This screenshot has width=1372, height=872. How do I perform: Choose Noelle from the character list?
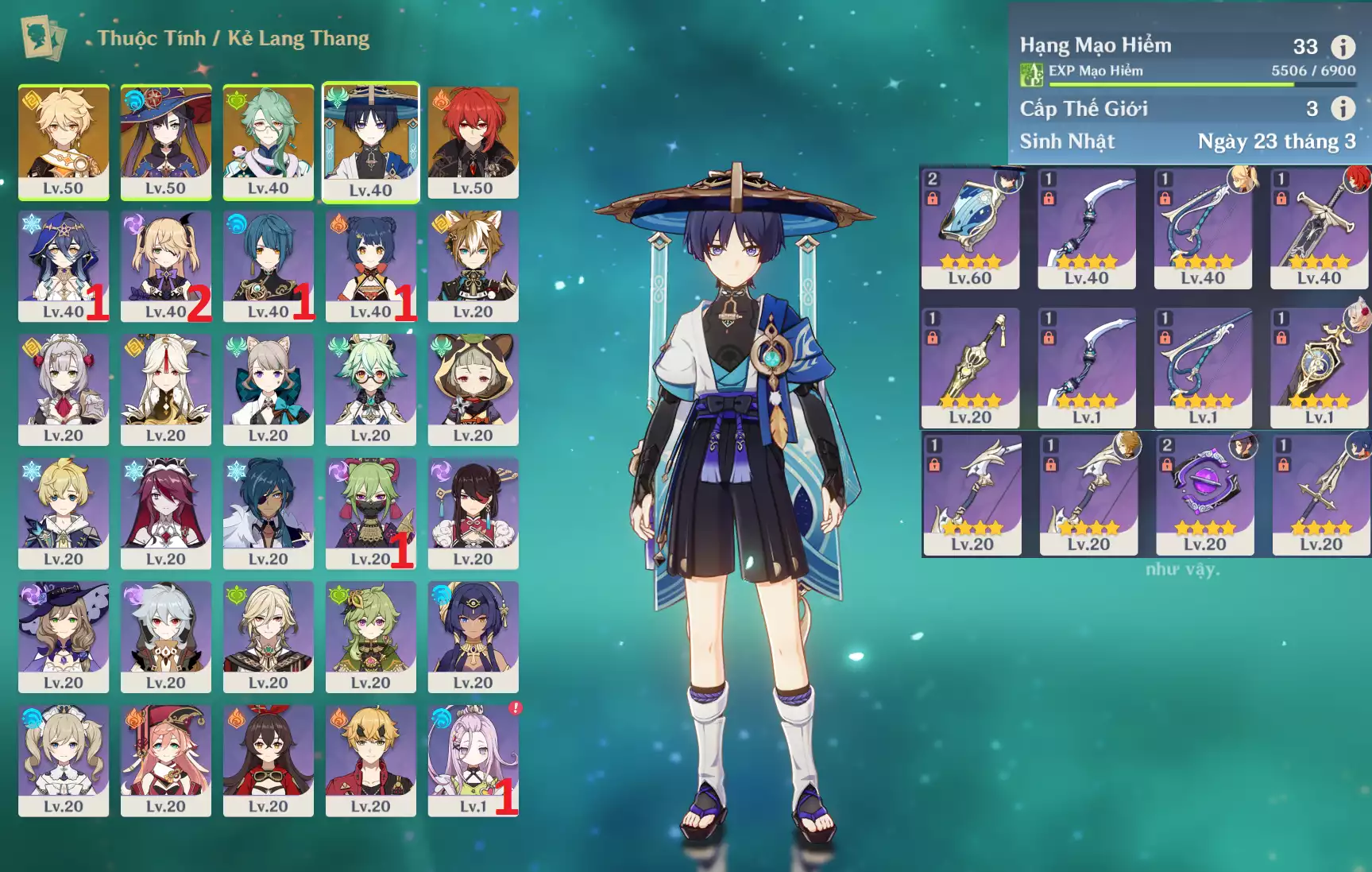coord(64,389)
